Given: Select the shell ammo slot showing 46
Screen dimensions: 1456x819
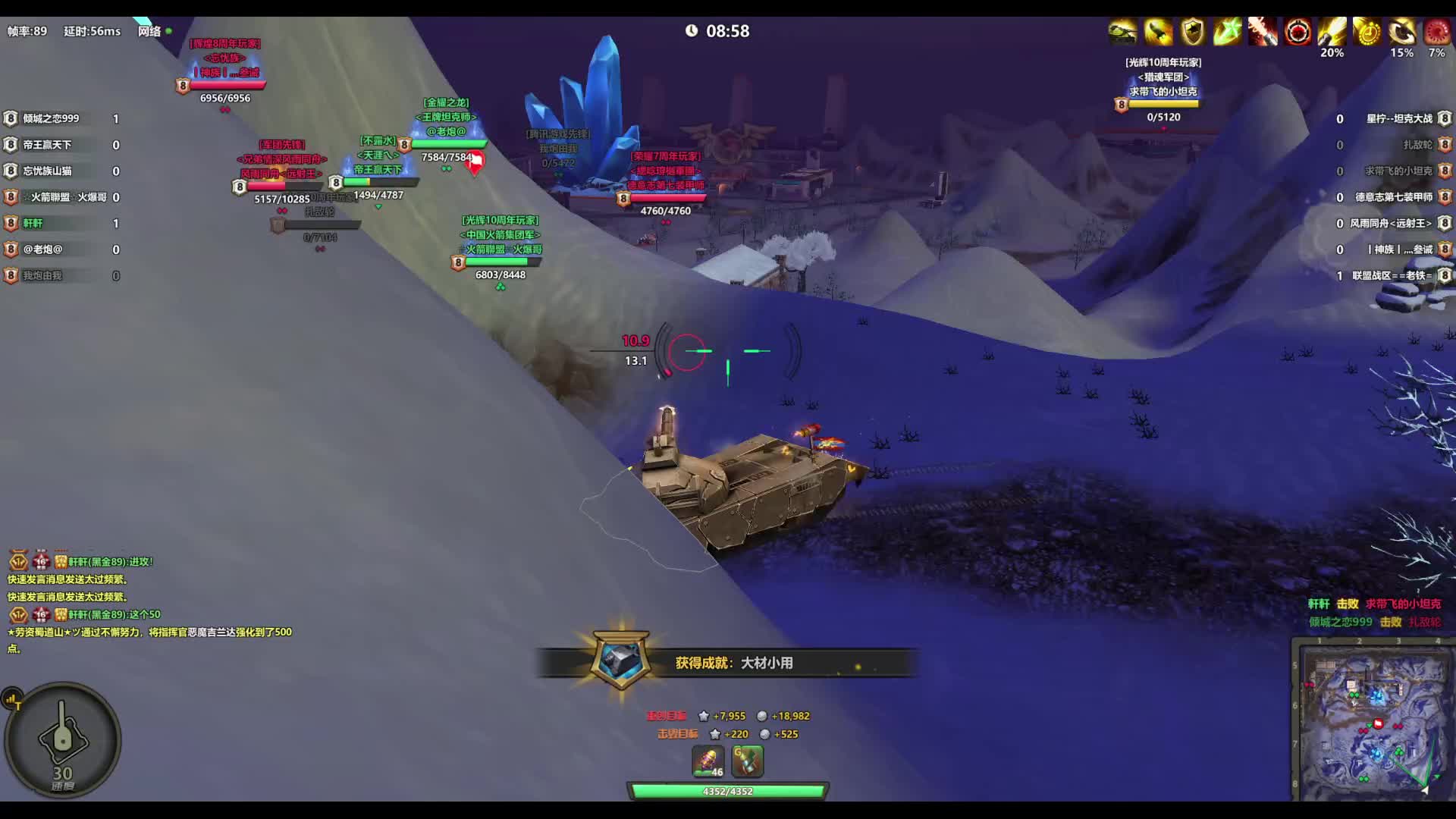Looking at the screenshot, I should (708, 761).
